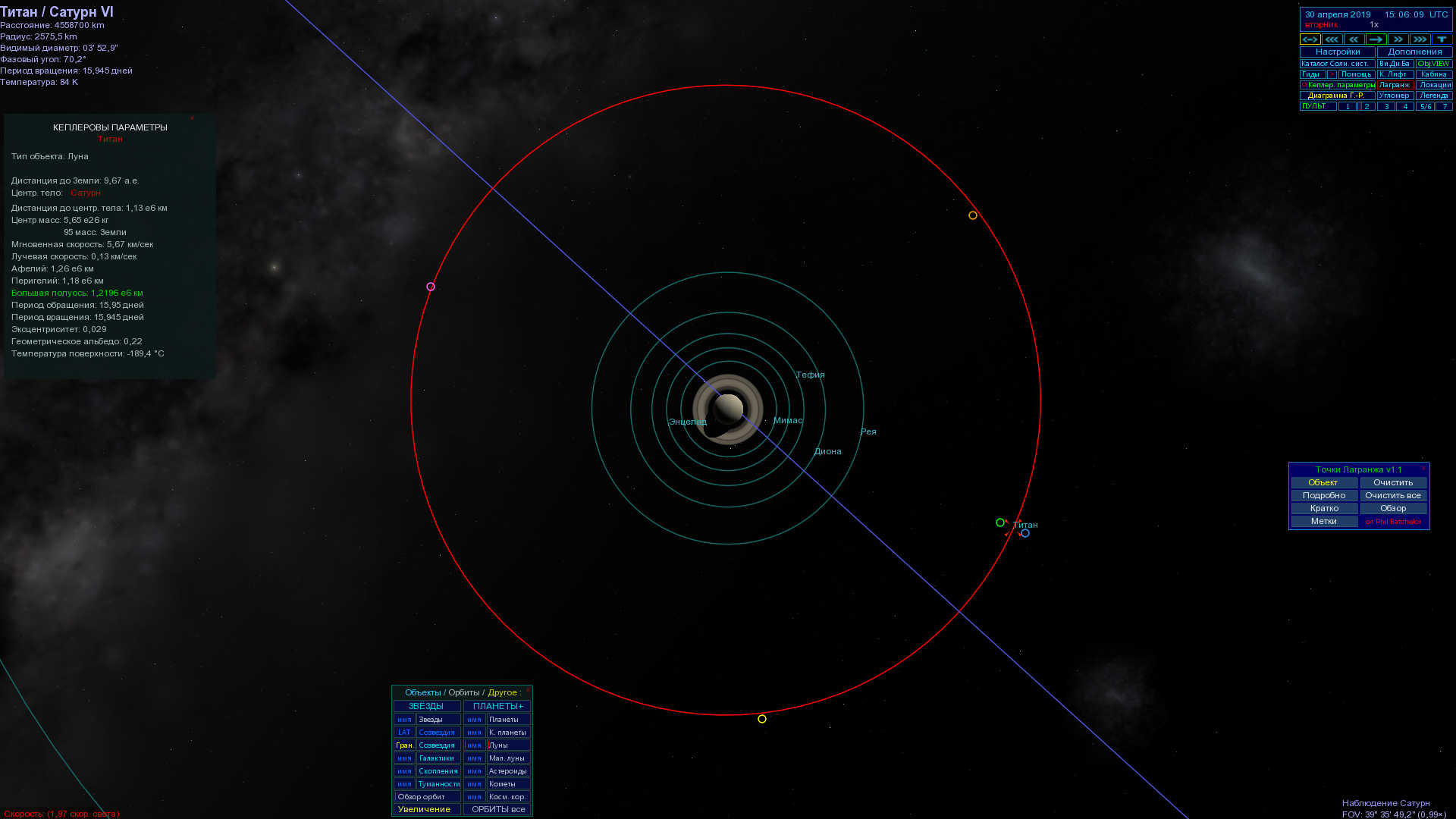Click the ОРБИТЫ все button
This screenshot has height=819, width=1456.
coord(498,809)
